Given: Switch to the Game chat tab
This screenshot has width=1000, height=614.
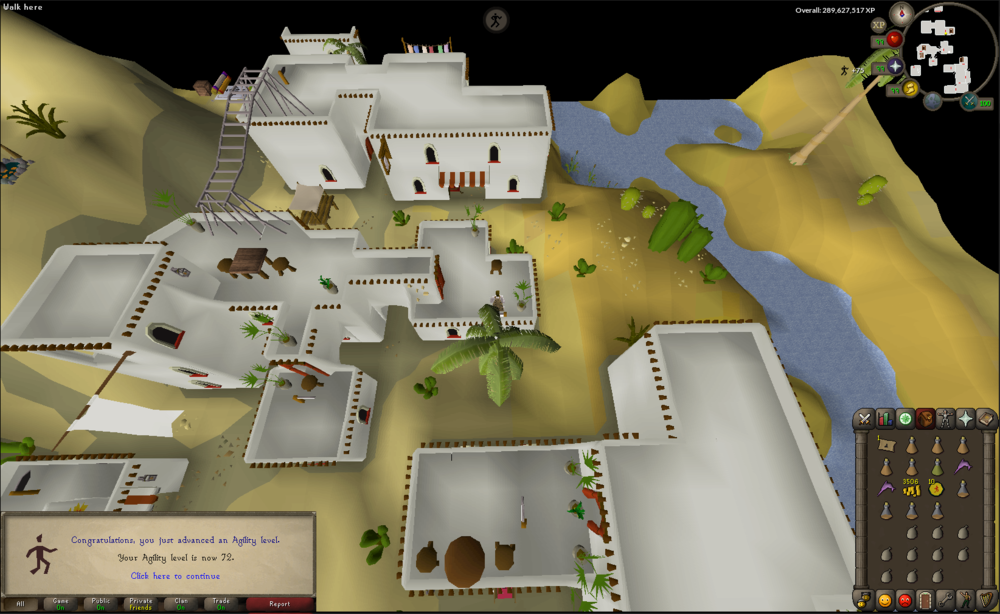Looking at the screenshot, I should [60, 604].
